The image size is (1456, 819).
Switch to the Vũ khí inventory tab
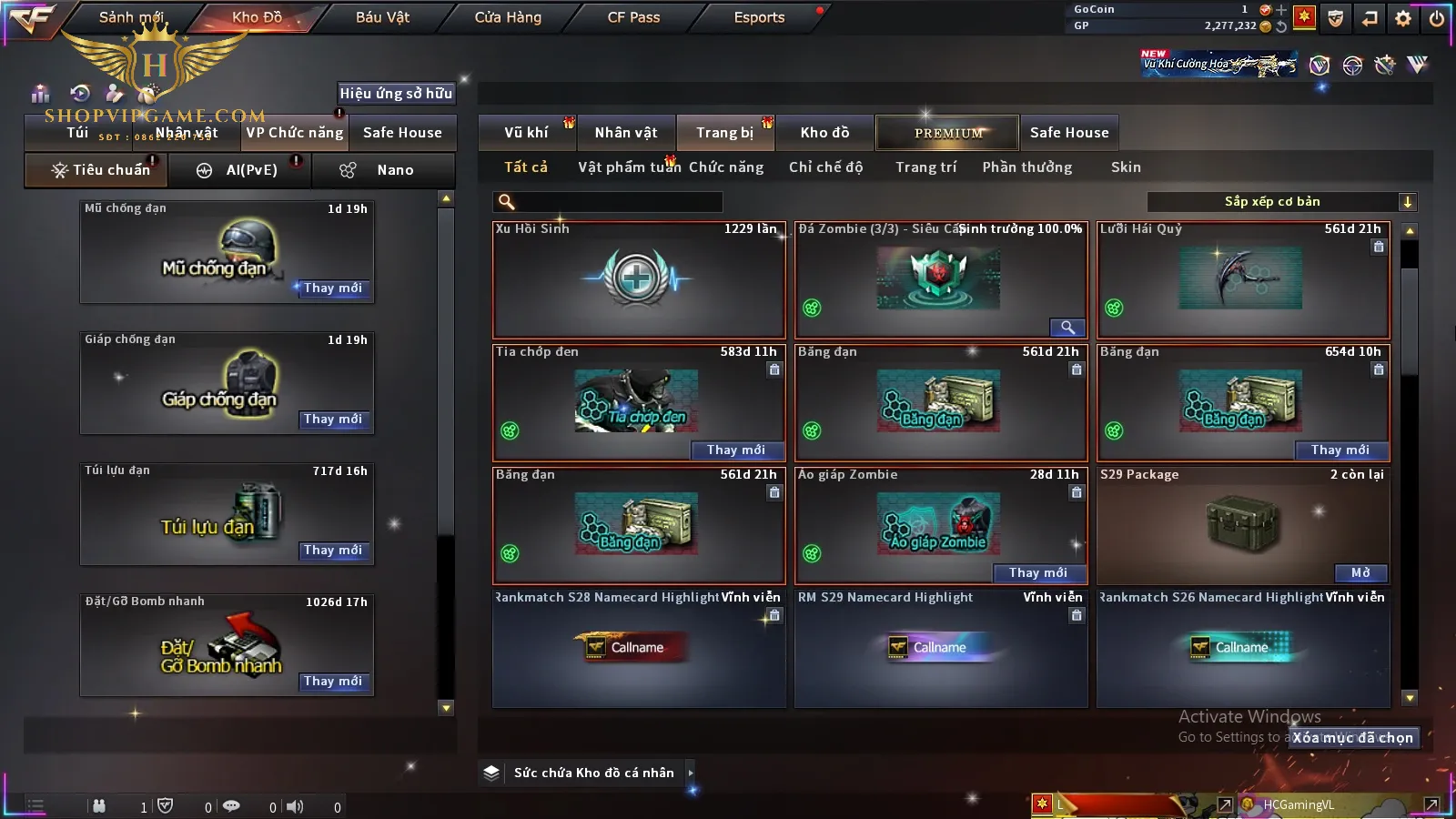tap(526, 133)
